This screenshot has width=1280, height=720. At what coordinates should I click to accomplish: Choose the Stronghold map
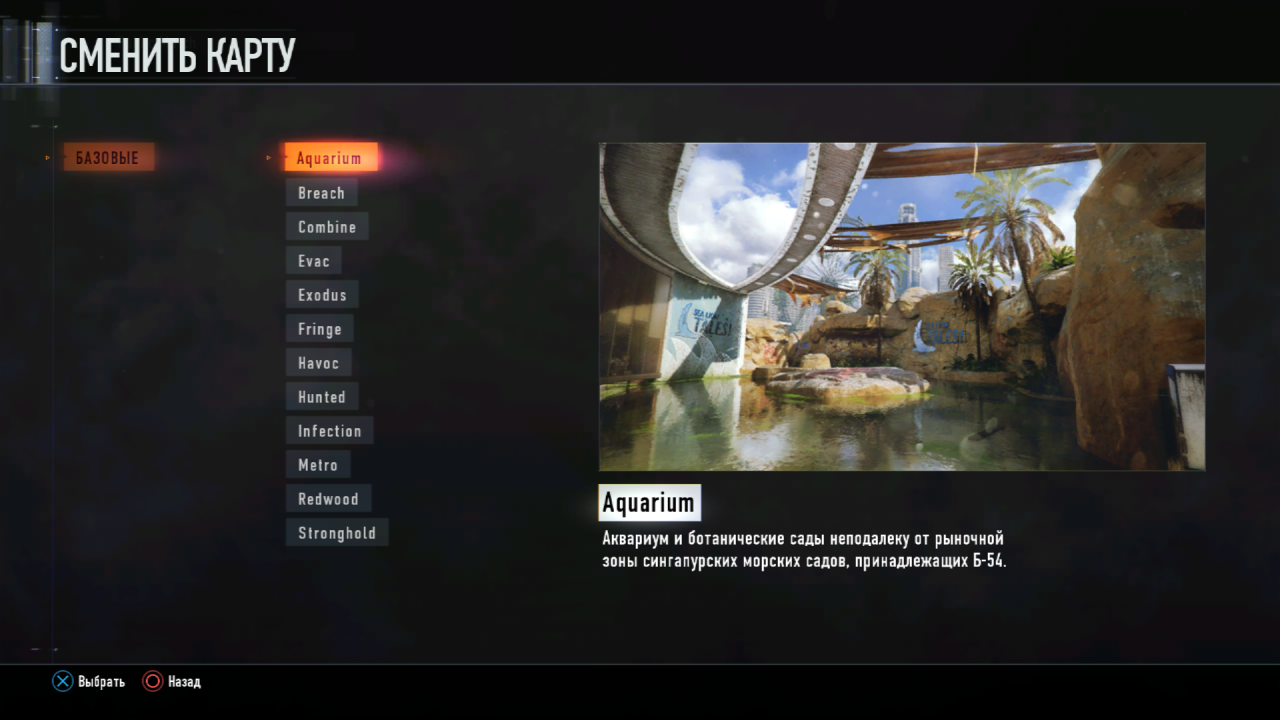[x=337, y=533]
